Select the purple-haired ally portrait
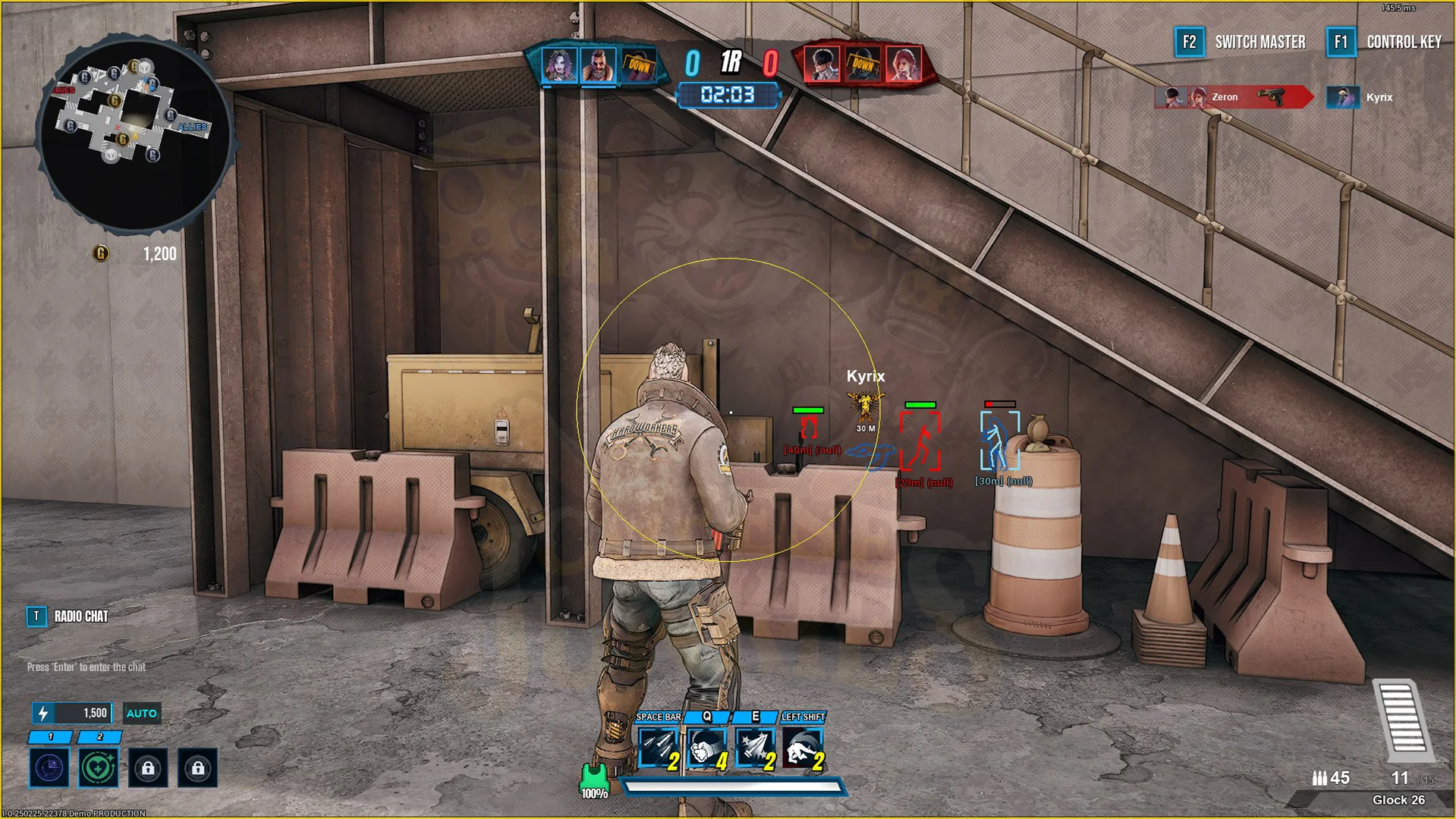 pos(559,65)
